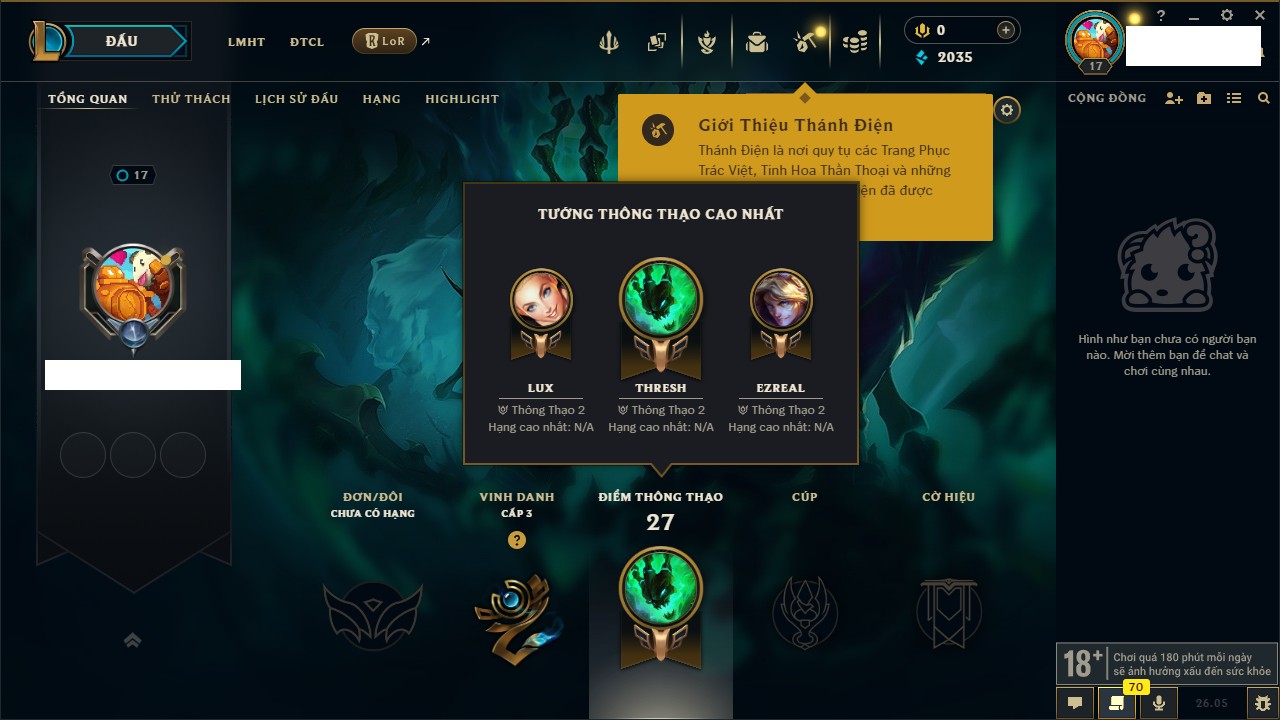Open profile settings gear icon

tap(1007, 110)
